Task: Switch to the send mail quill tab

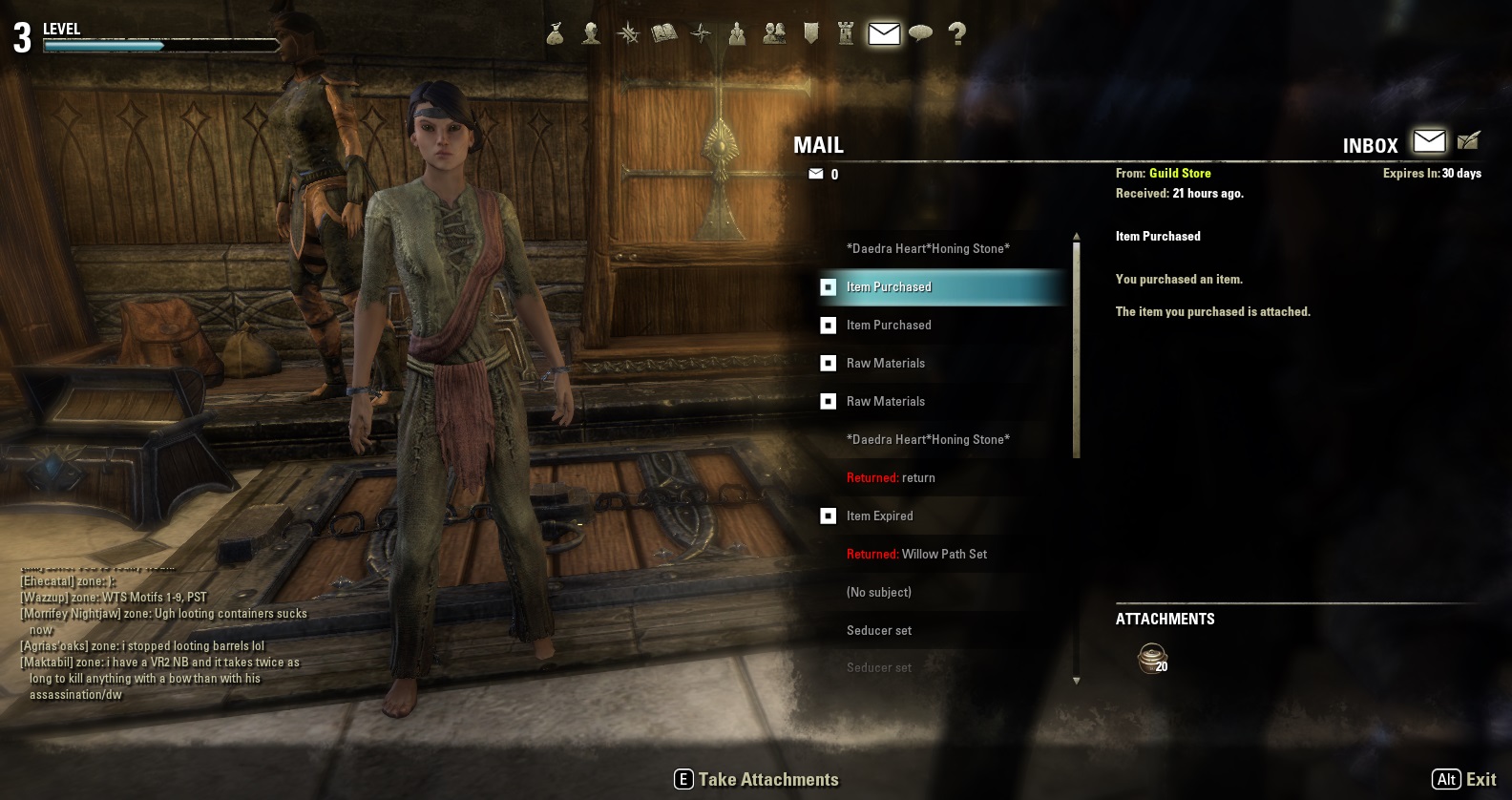Action: [1468, 141]
